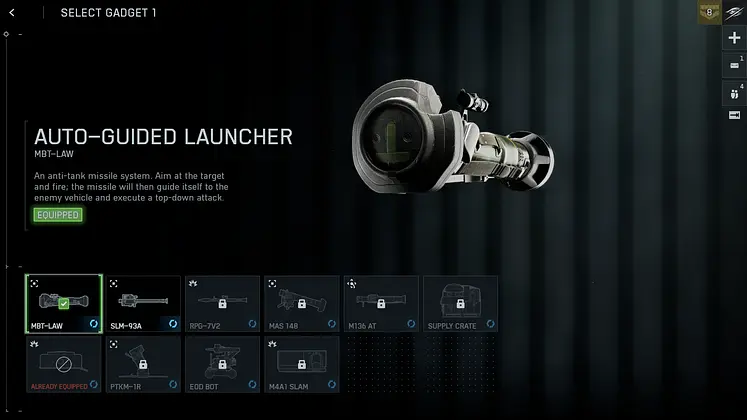Choose the locked EOD Bot gadget

point(221,363)
